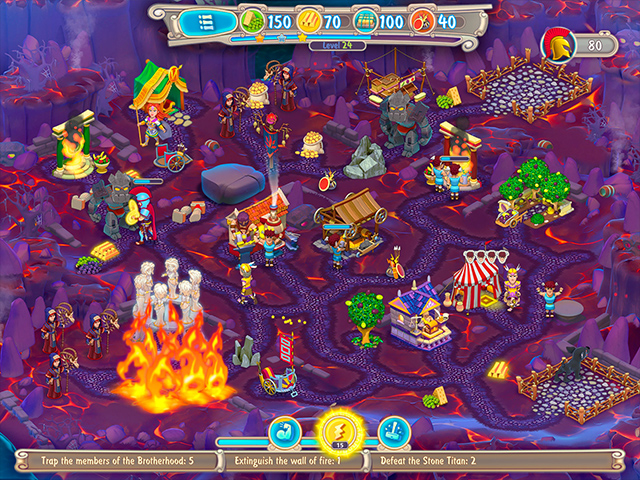Click the Spartan helmet hero icon

tap(555, 44)
